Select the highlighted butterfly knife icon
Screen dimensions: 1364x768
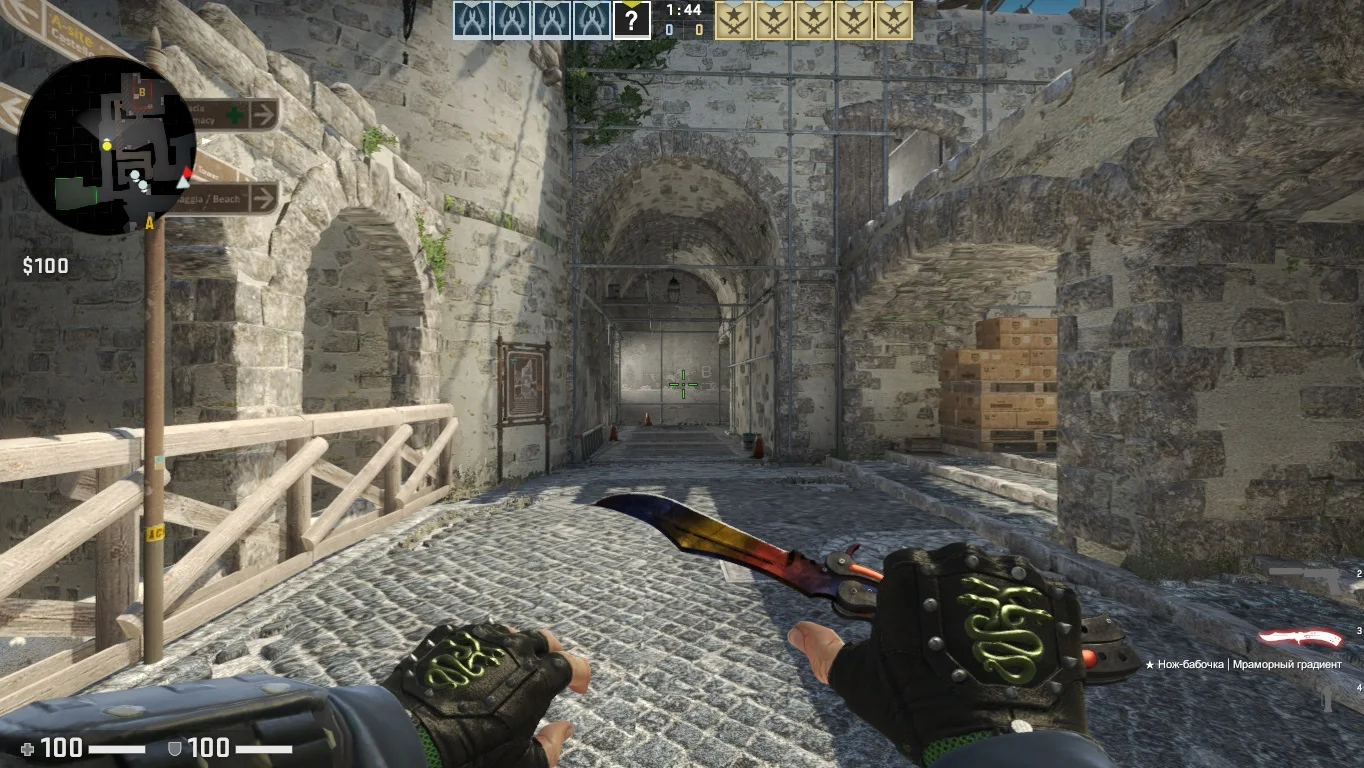(x=1299, y=637)
